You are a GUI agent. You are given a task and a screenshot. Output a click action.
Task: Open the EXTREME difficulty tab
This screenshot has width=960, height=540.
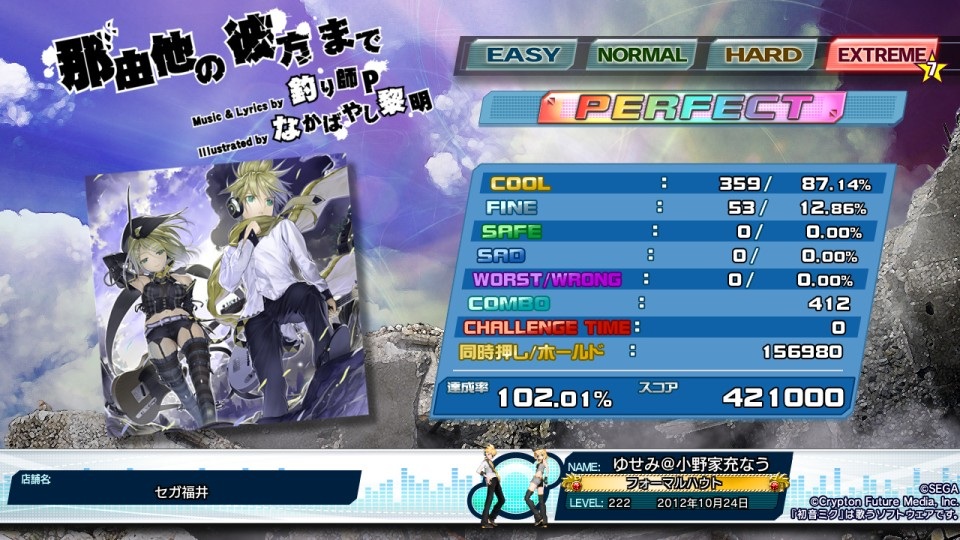pyautogui.click(x=880, y=56)
